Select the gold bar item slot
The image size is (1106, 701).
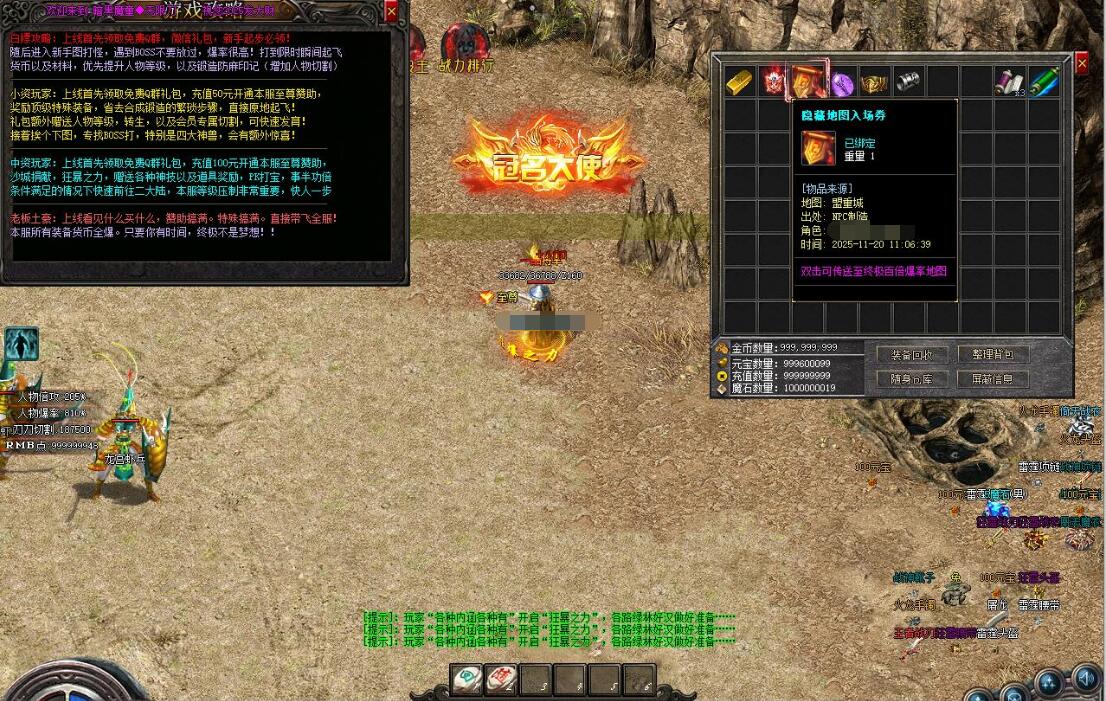pos(740,82)
